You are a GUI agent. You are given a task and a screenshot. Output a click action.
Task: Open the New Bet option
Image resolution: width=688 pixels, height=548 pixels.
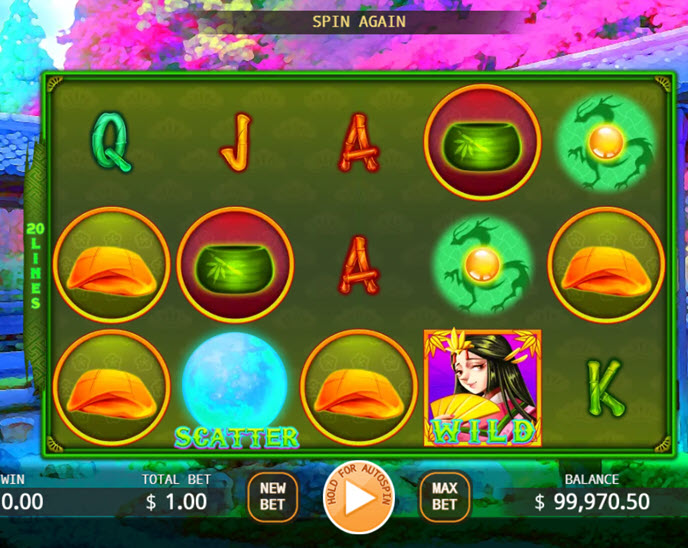coord(272,497)
